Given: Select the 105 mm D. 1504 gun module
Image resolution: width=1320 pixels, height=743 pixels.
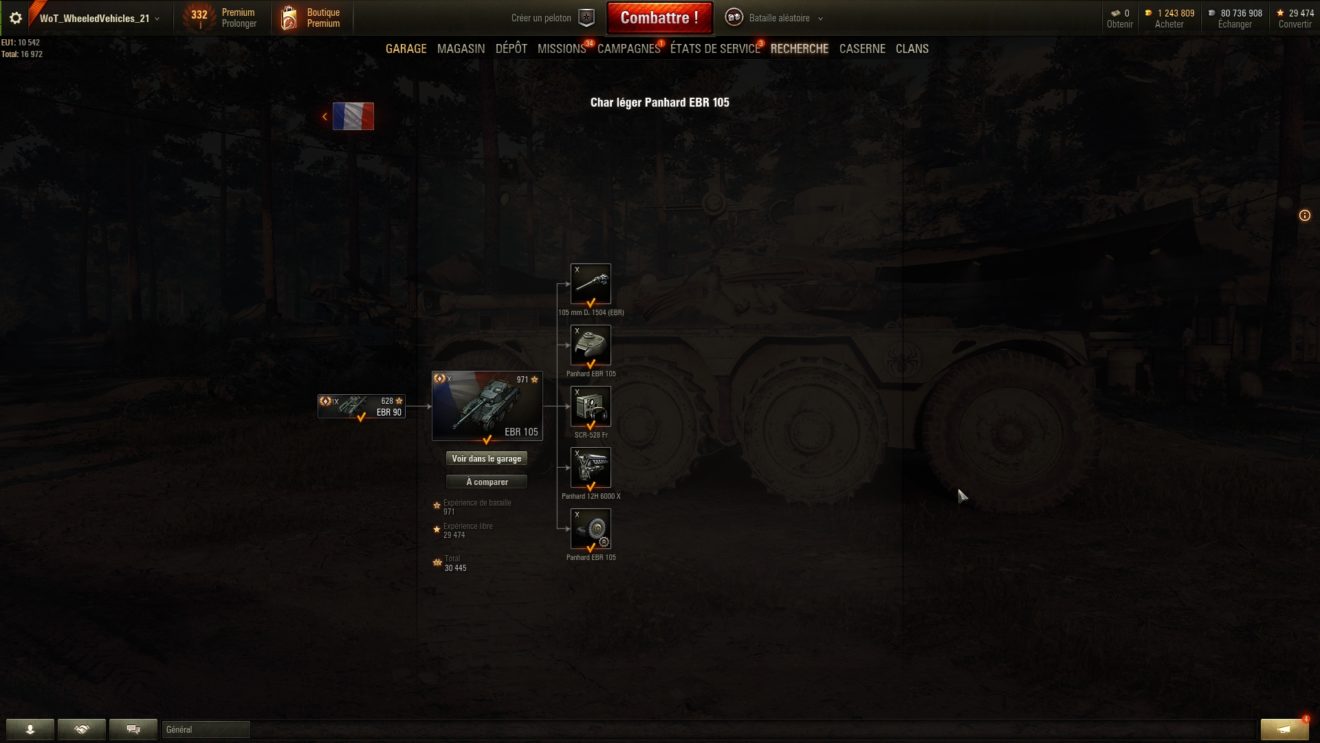Looking at the screenshot, I should click(590, 284).
